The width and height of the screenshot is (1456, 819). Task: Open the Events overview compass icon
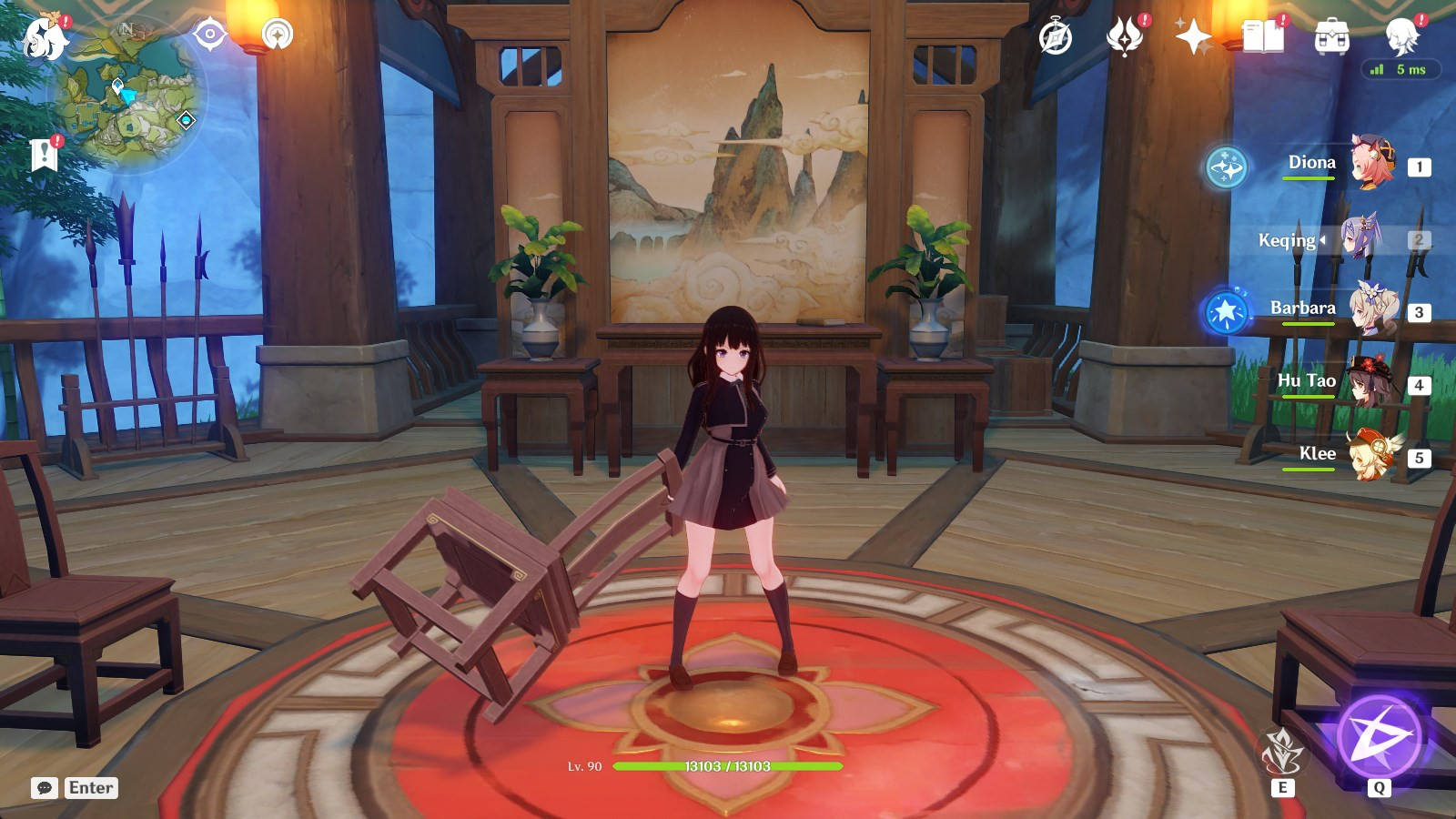point(1057,38)
